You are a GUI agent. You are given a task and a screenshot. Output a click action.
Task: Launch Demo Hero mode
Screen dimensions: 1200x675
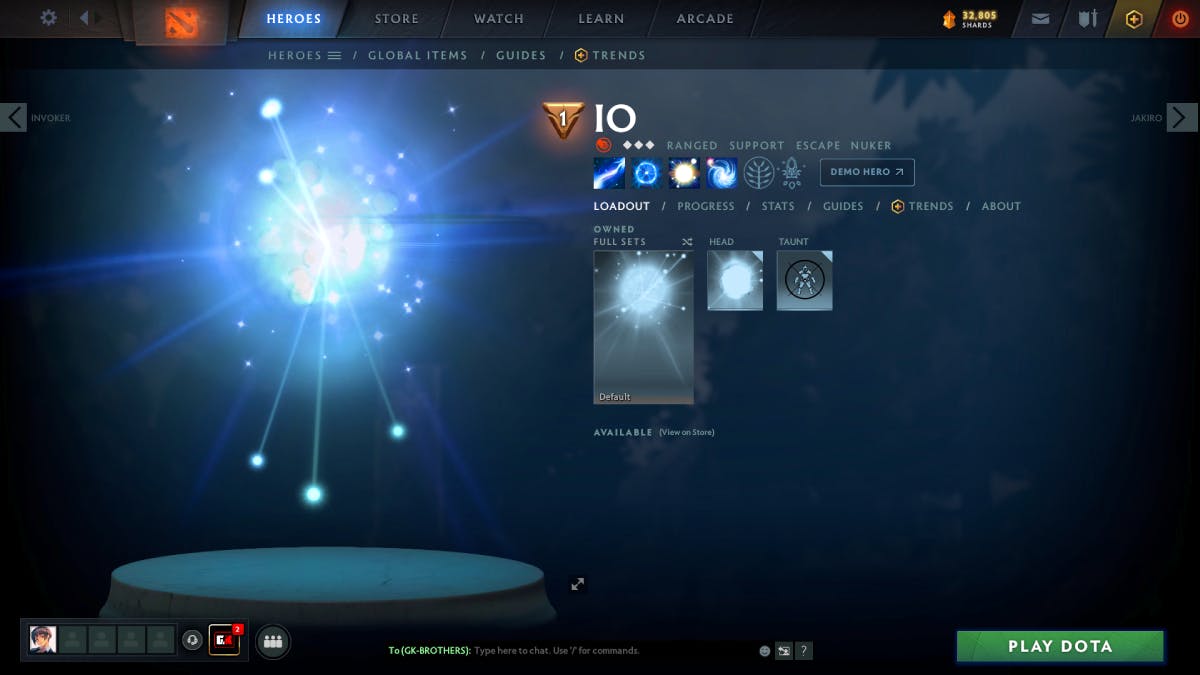click(x=866, y=172)
